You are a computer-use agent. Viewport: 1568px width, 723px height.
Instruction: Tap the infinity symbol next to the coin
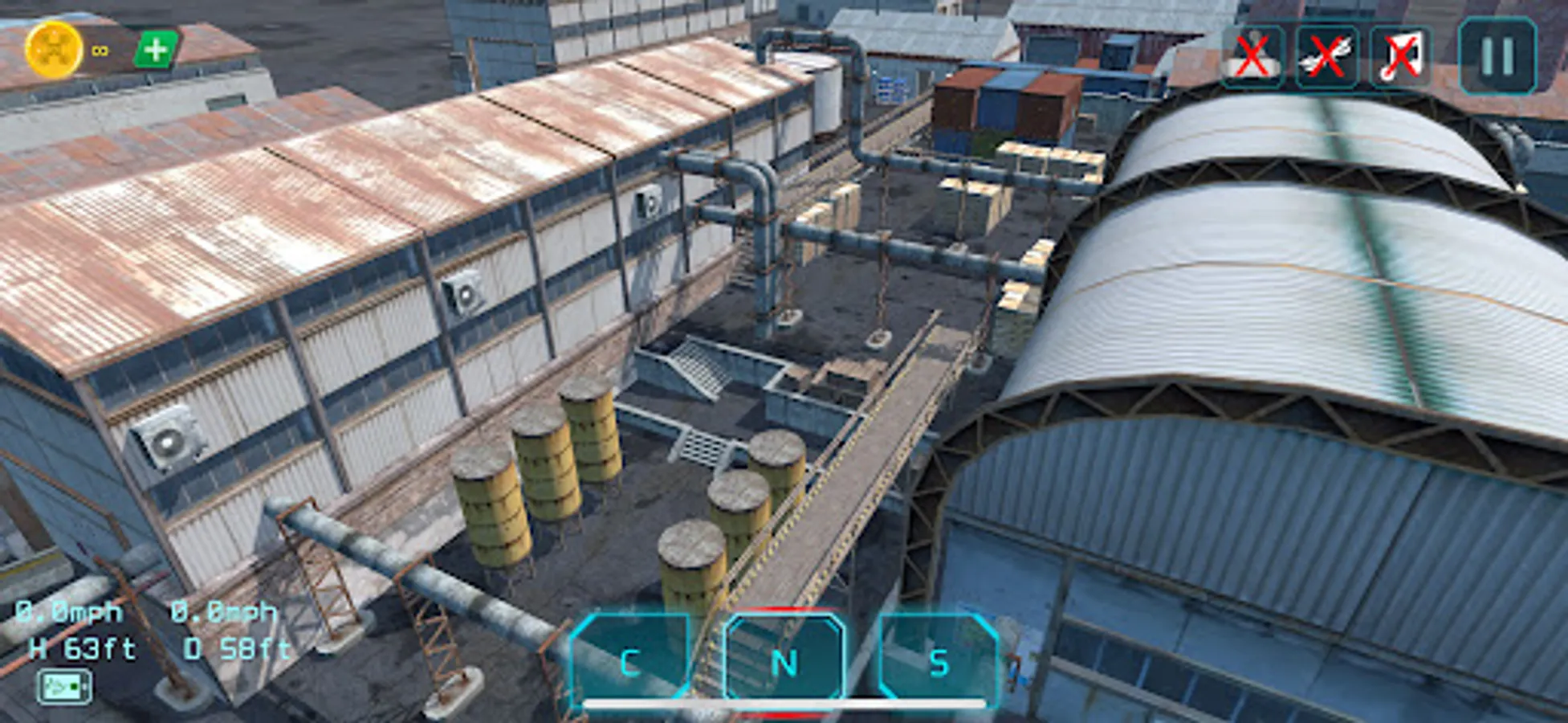coord(99,50)
